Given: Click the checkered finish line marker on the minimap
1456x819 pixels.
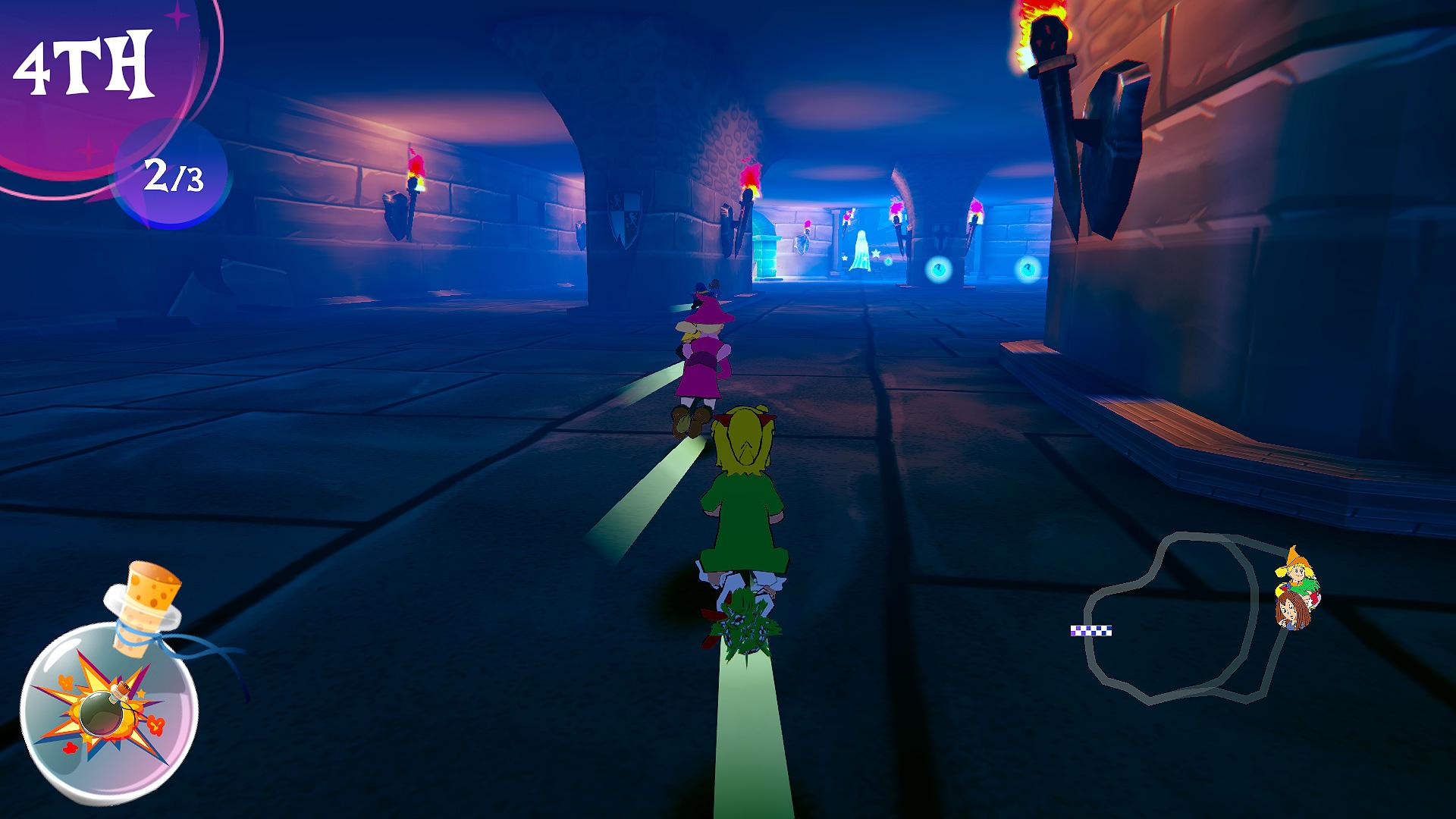Looking at the screenshot, I should (1091, 630).
